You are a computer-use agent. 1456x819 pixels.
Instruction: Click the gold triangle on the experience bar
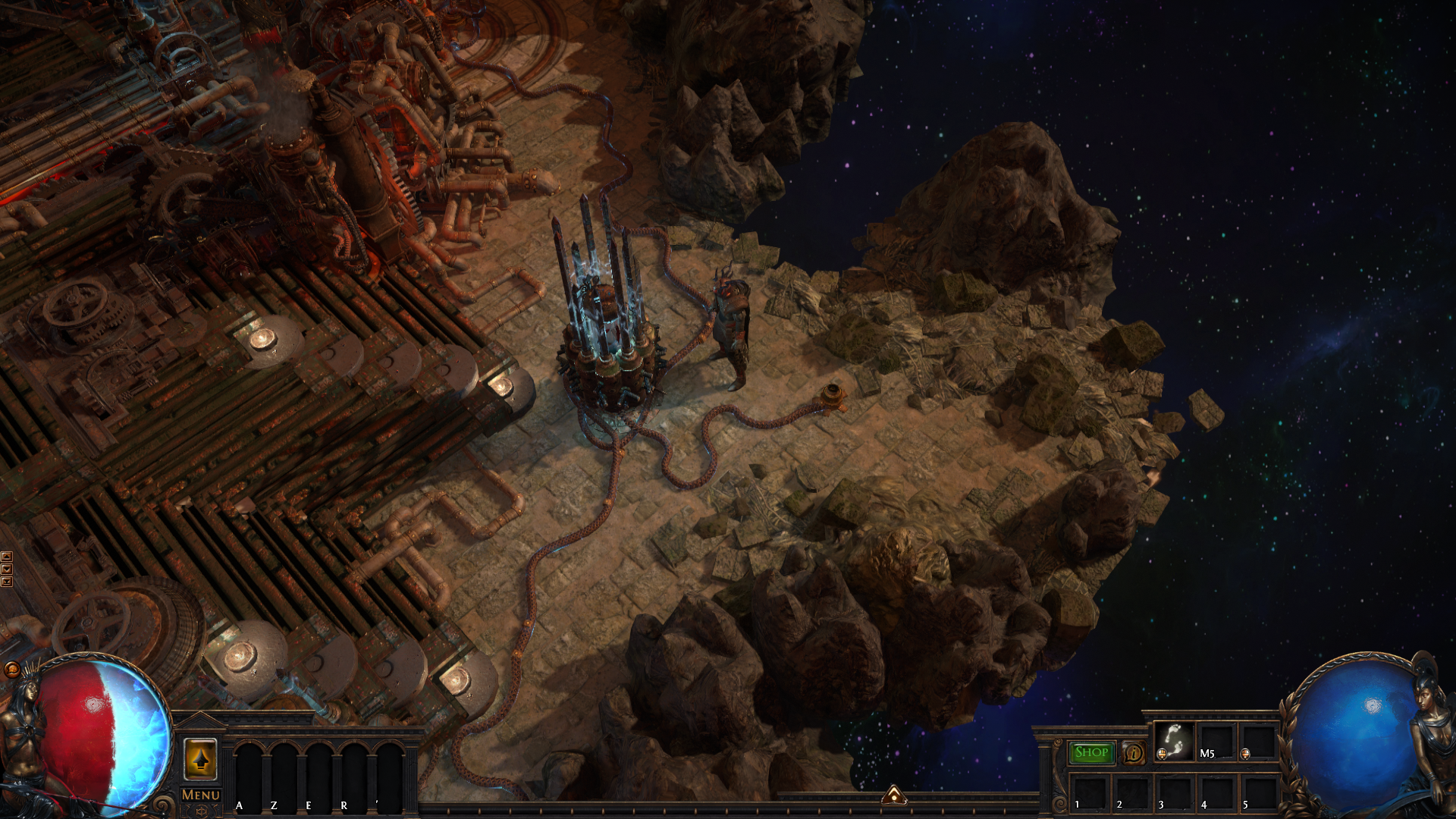pyautogui.click(x=894, y=795)
